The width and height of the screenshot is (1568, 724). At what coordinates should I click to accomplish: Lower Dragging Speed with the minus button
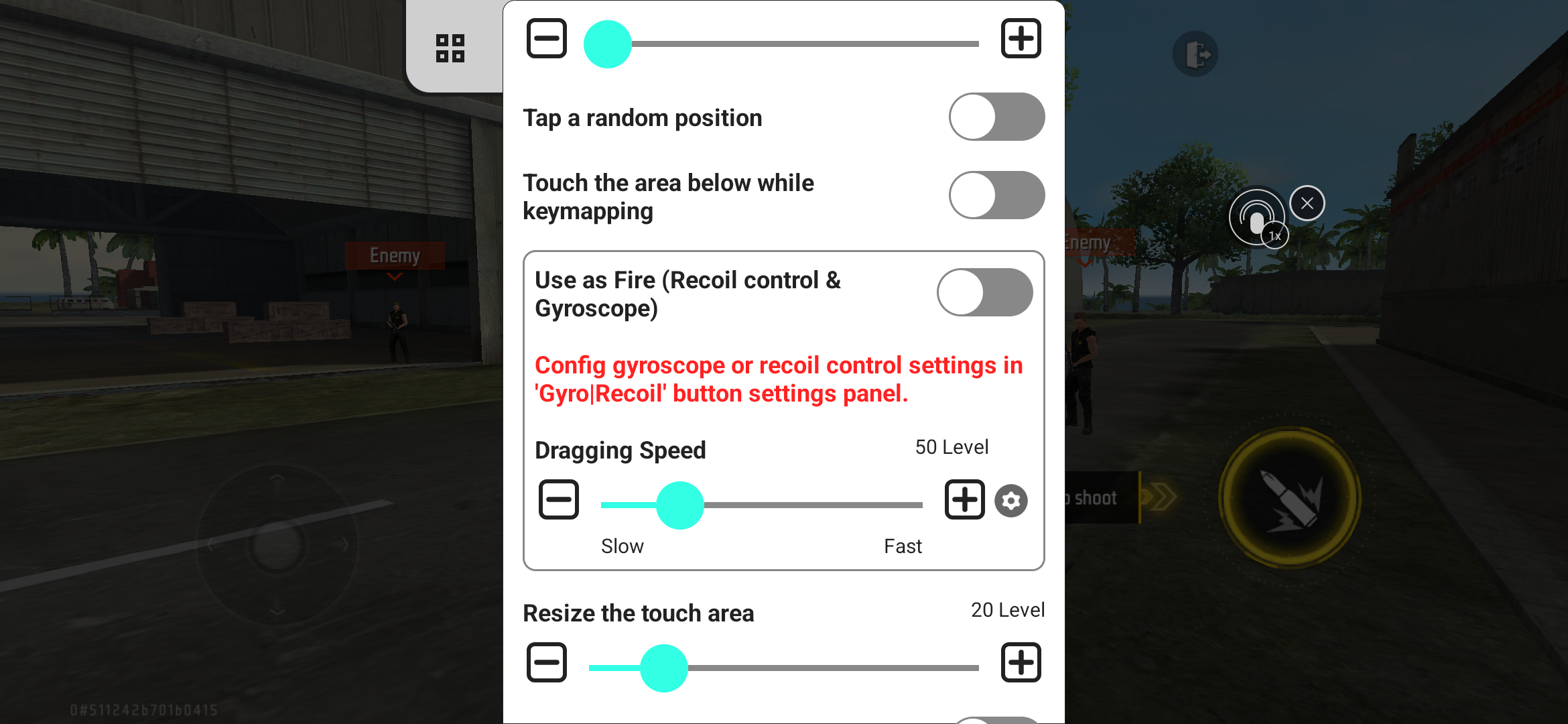pos(558,499)
